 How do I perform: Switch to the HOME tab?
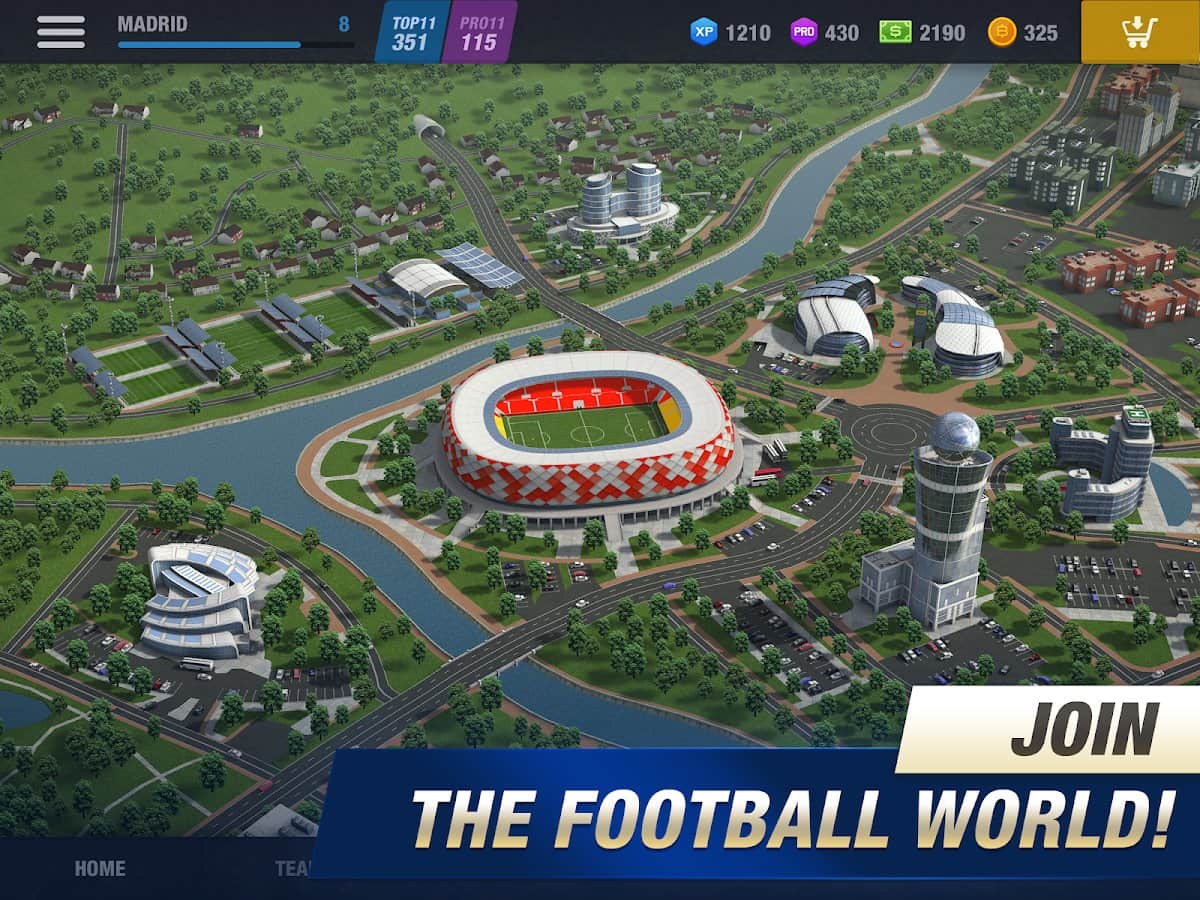tap(100, 868)
